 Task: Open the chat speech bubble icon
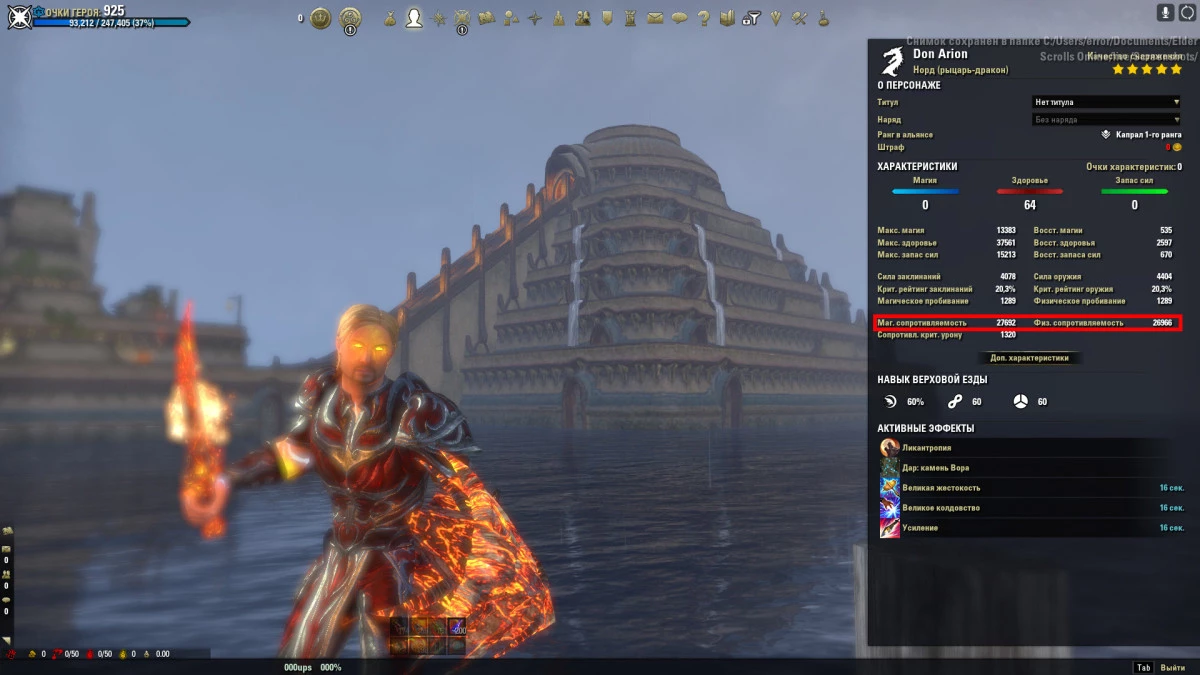pos(679,18)
